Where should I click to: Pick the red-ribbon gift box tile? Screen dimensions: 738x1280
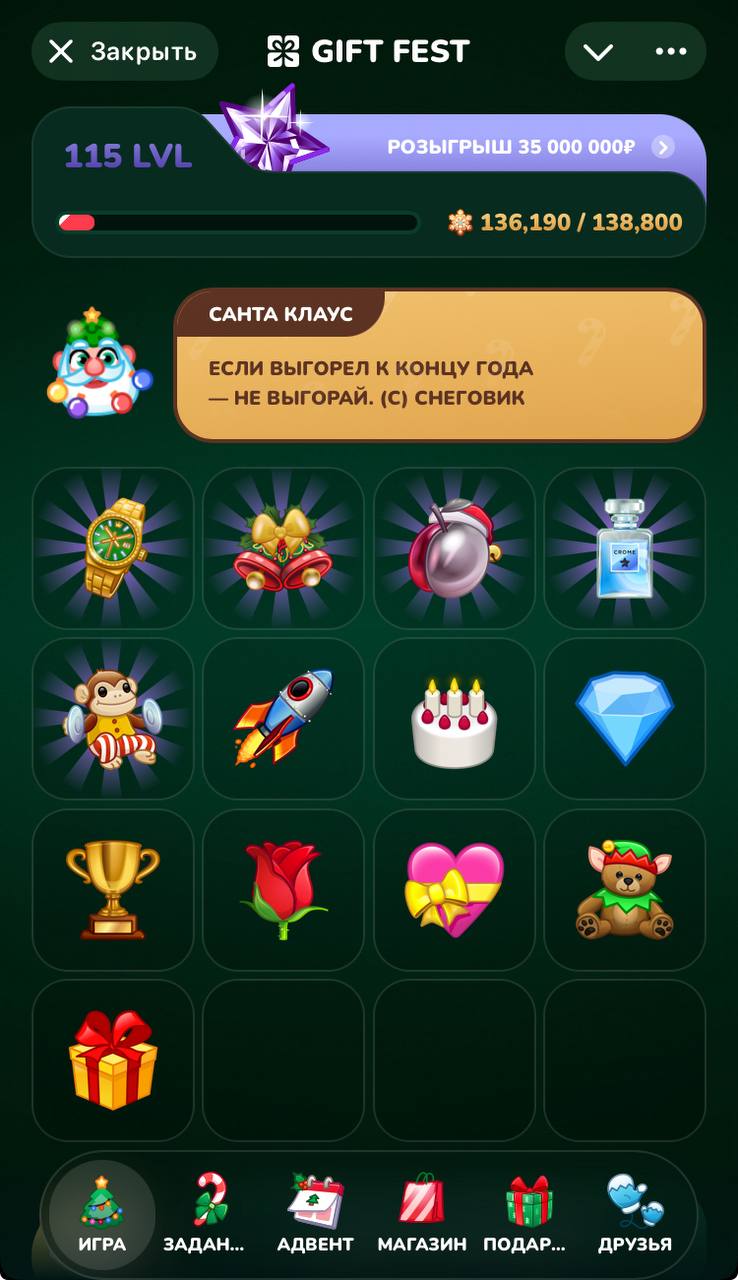[x=113, y=1059]
